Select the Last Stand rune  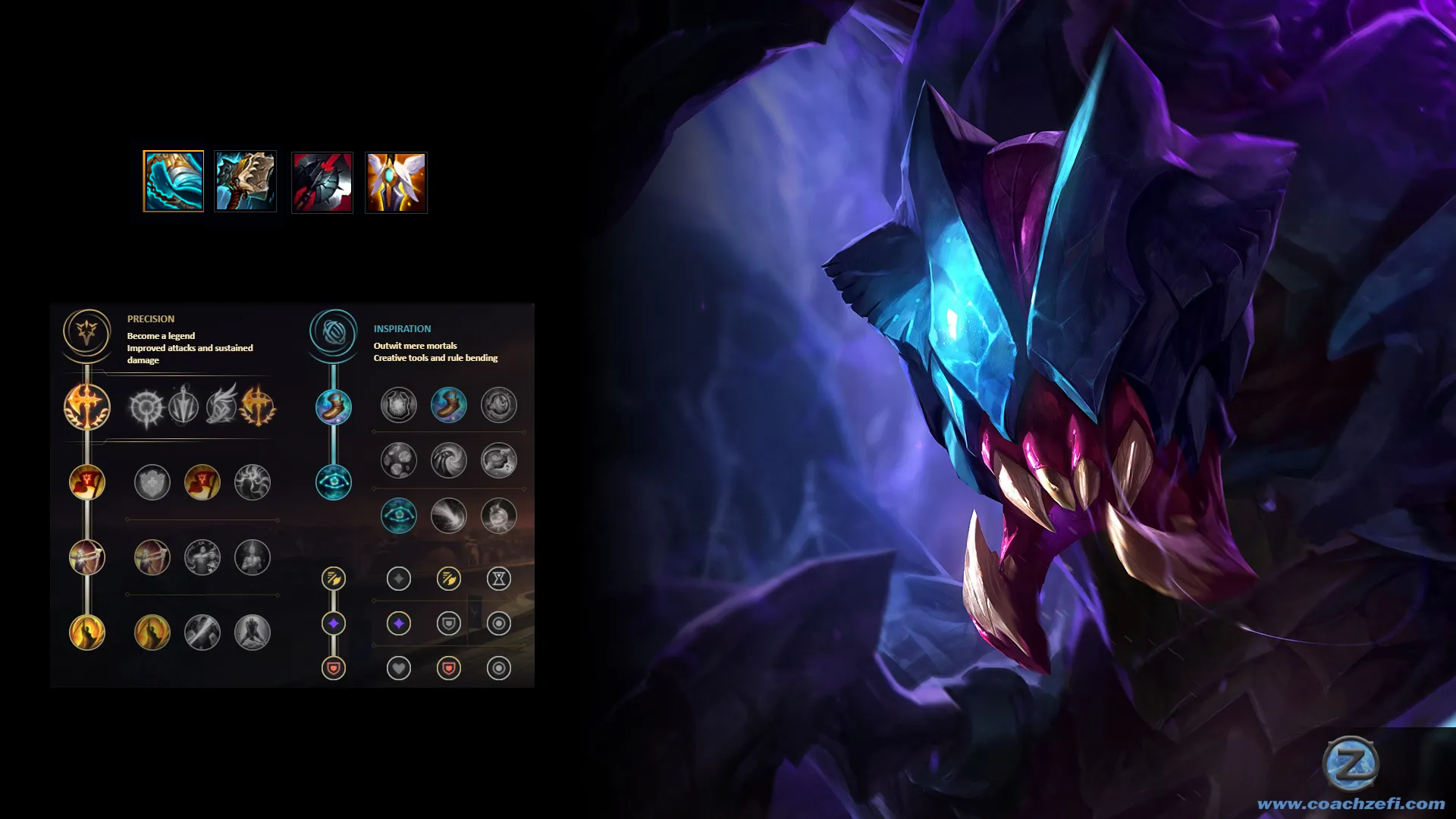[x=253, y=632]
